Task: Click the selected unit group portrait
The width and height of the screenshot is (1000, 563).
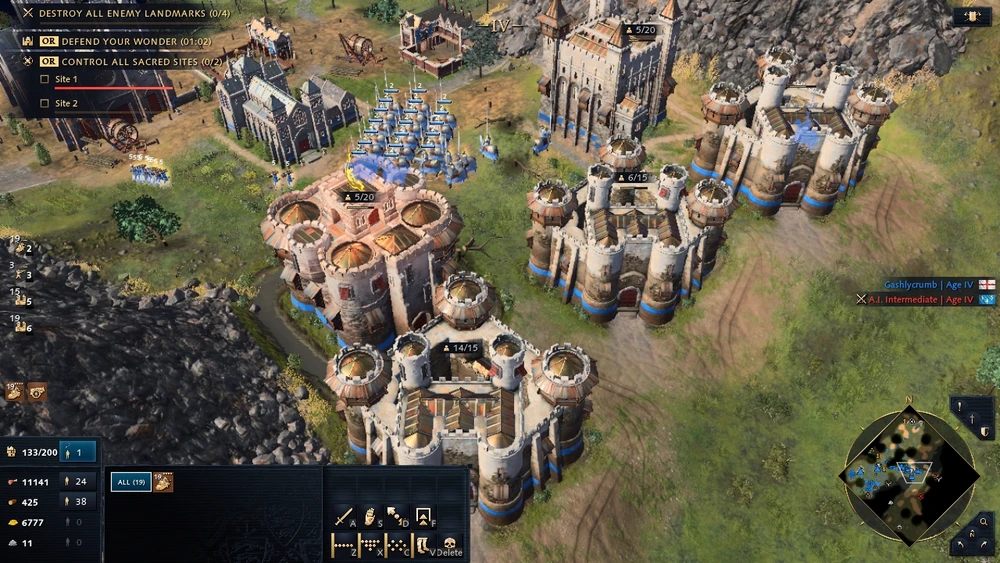Action: (x=163, y=482)
